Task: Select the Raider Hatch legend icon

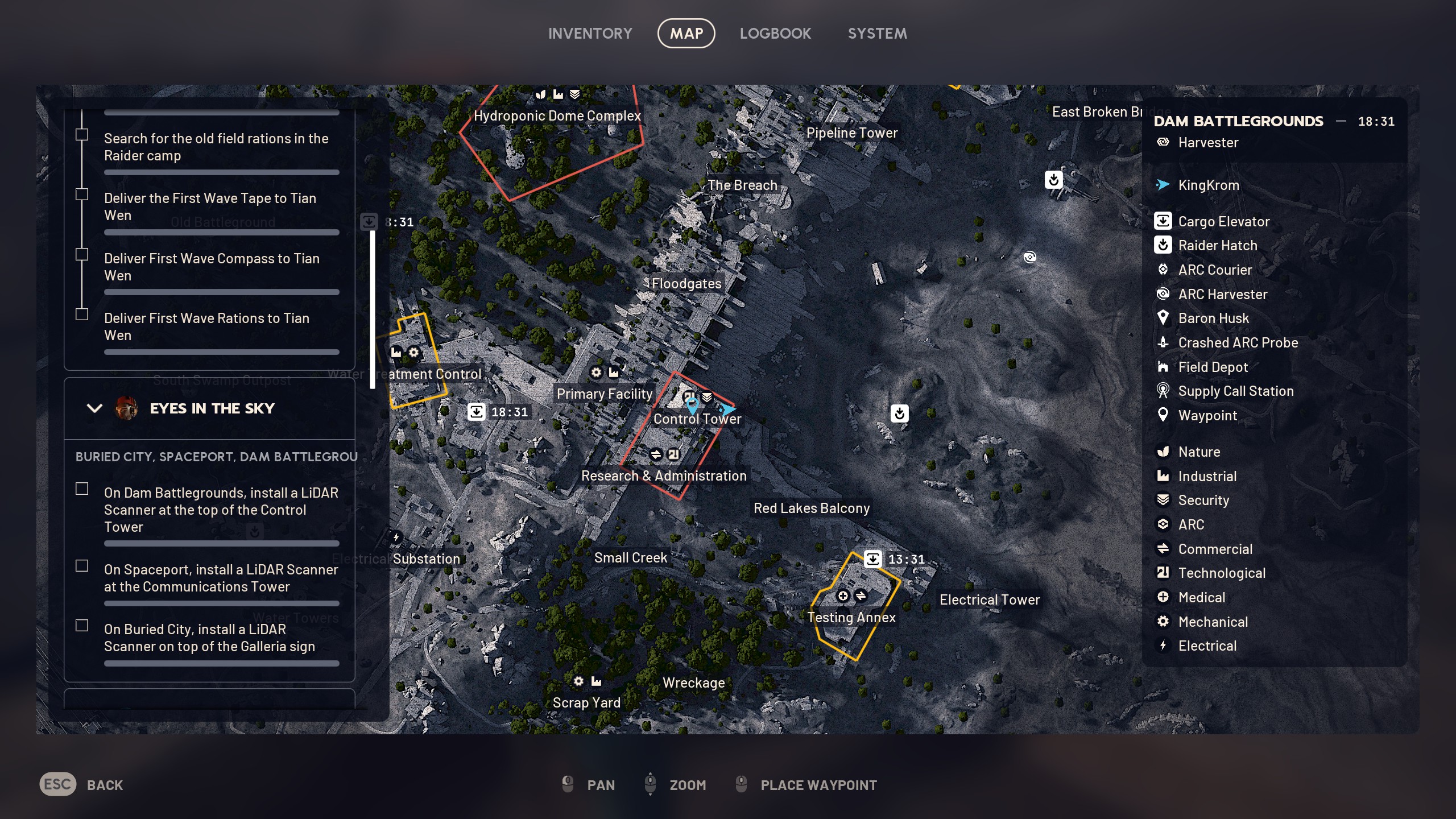Action: 1164,245
